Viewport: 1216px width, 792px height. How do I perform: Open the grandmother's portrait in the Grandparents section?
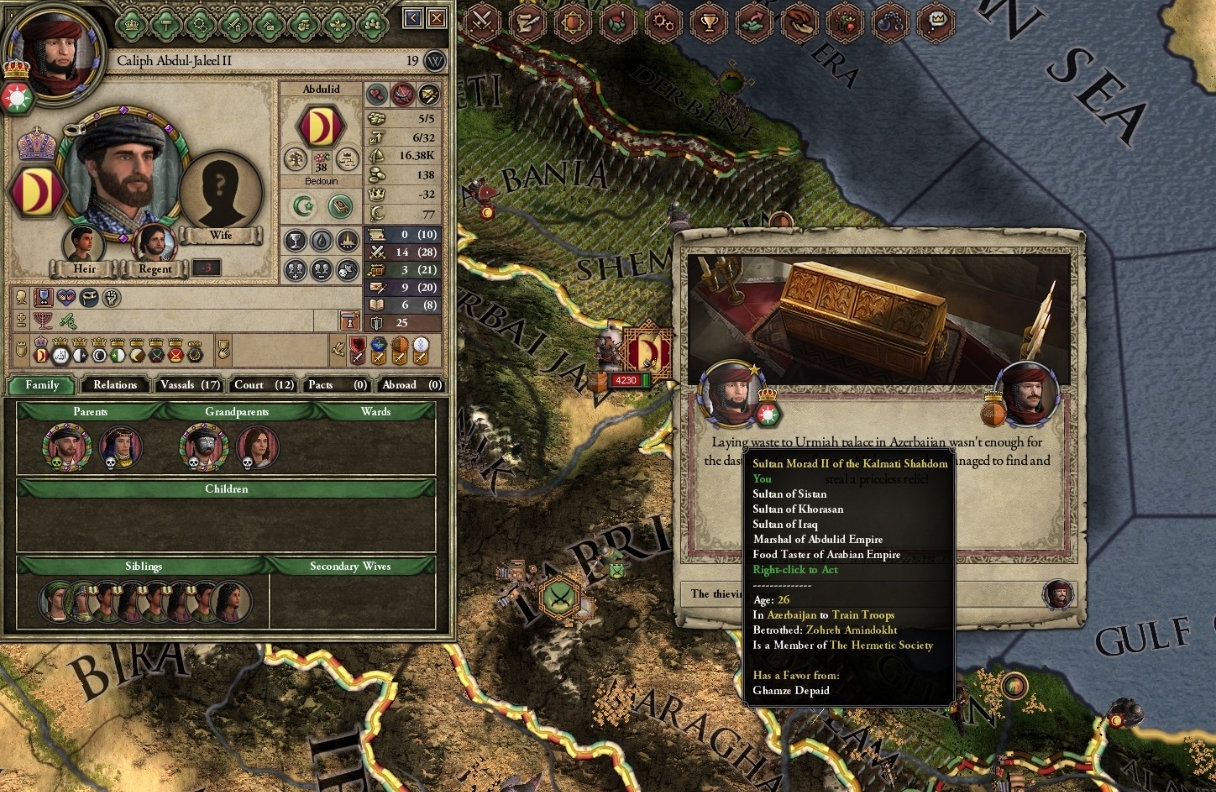point(258,447)
